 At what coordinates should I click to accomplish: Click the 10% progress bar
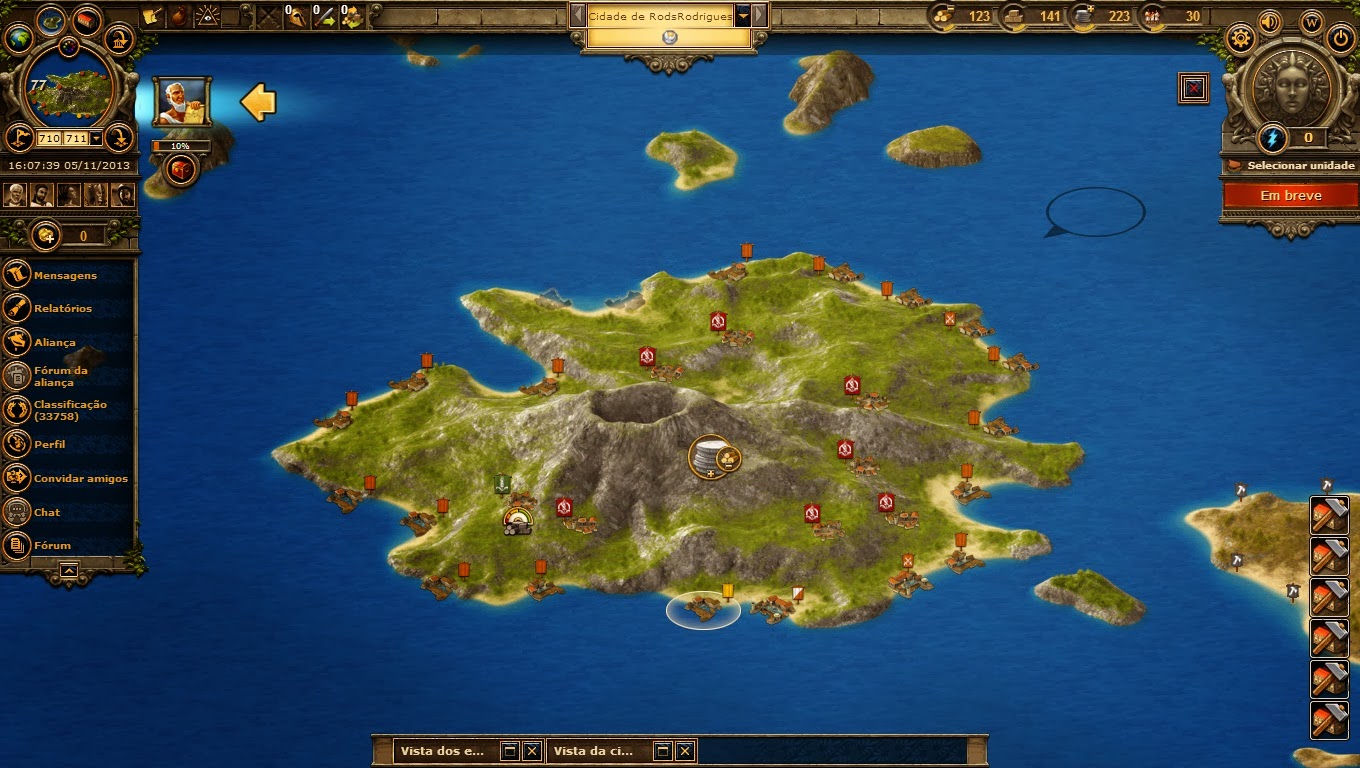click(180, 144)
